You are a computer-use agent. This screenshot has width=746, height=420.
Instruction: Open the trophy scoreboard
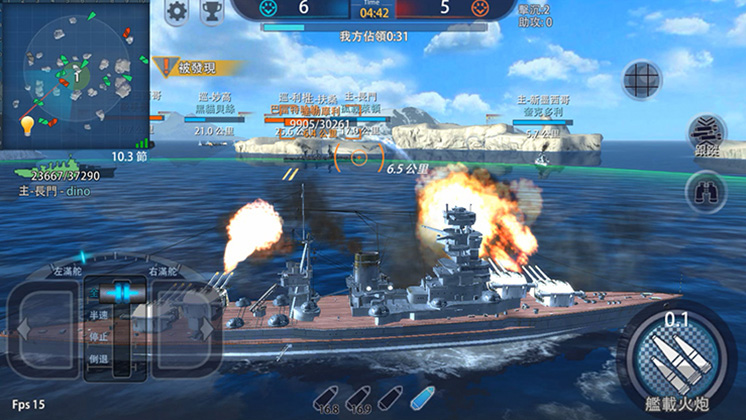click(x=212, y=12)
